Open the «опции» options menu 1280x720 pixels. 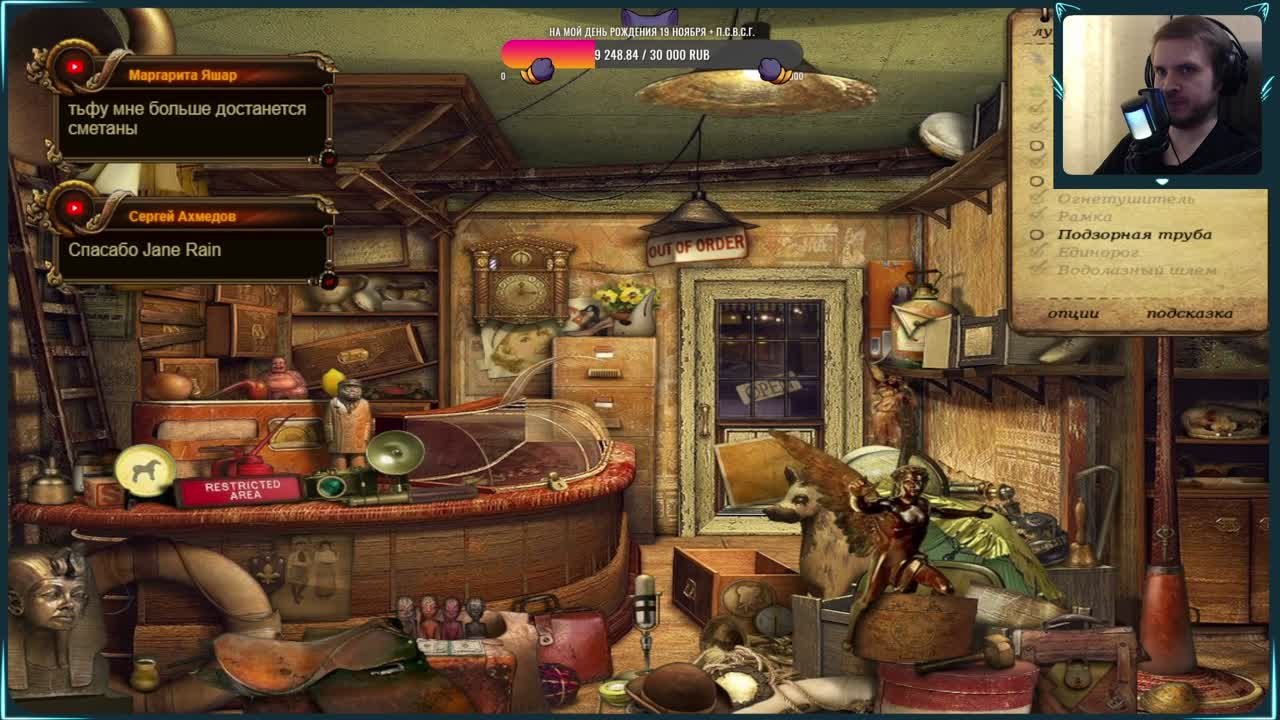pyautogui.click(x=1073, y=313)
